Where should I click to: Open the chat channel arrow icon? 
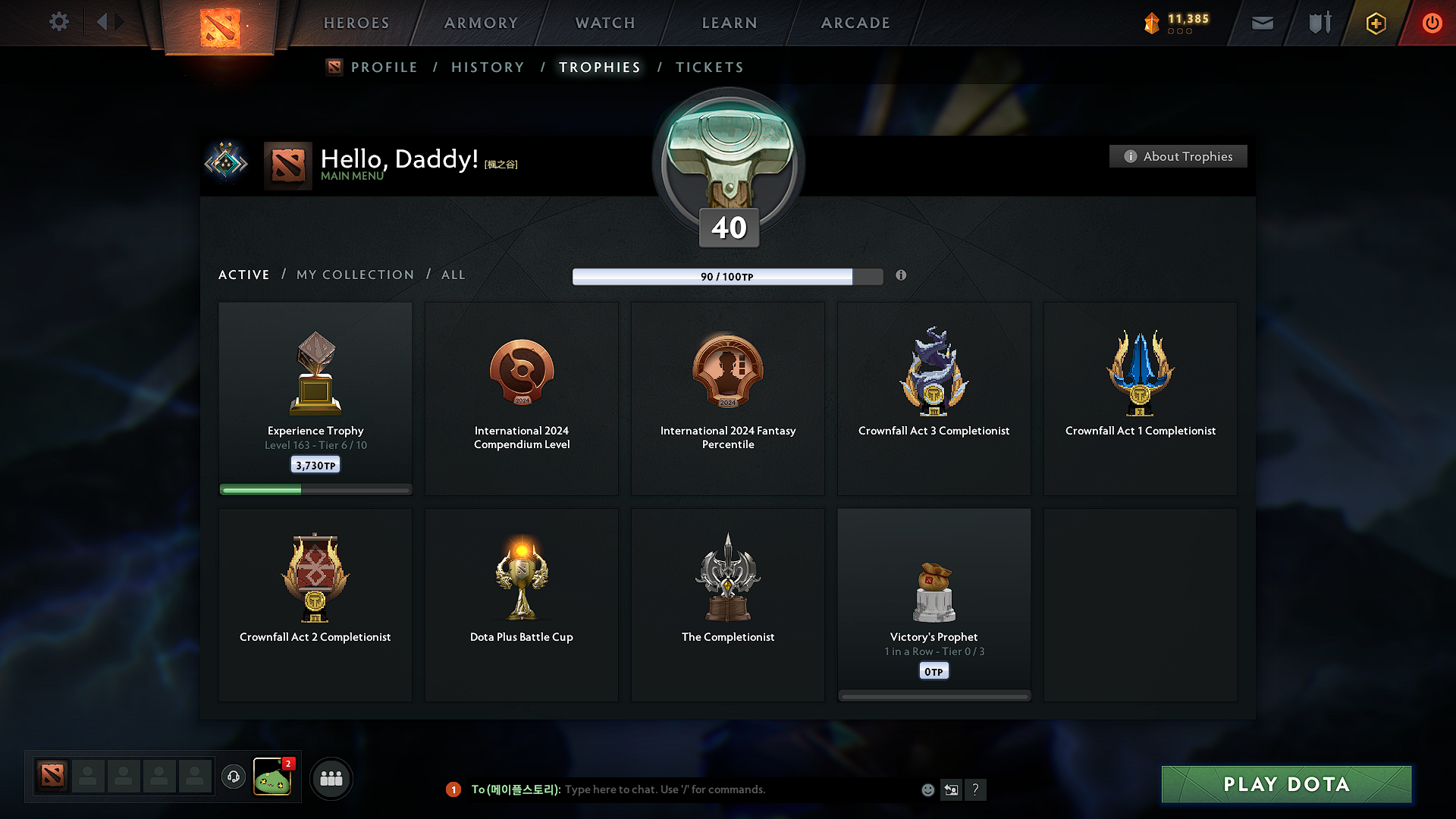[x=952, y=789]
